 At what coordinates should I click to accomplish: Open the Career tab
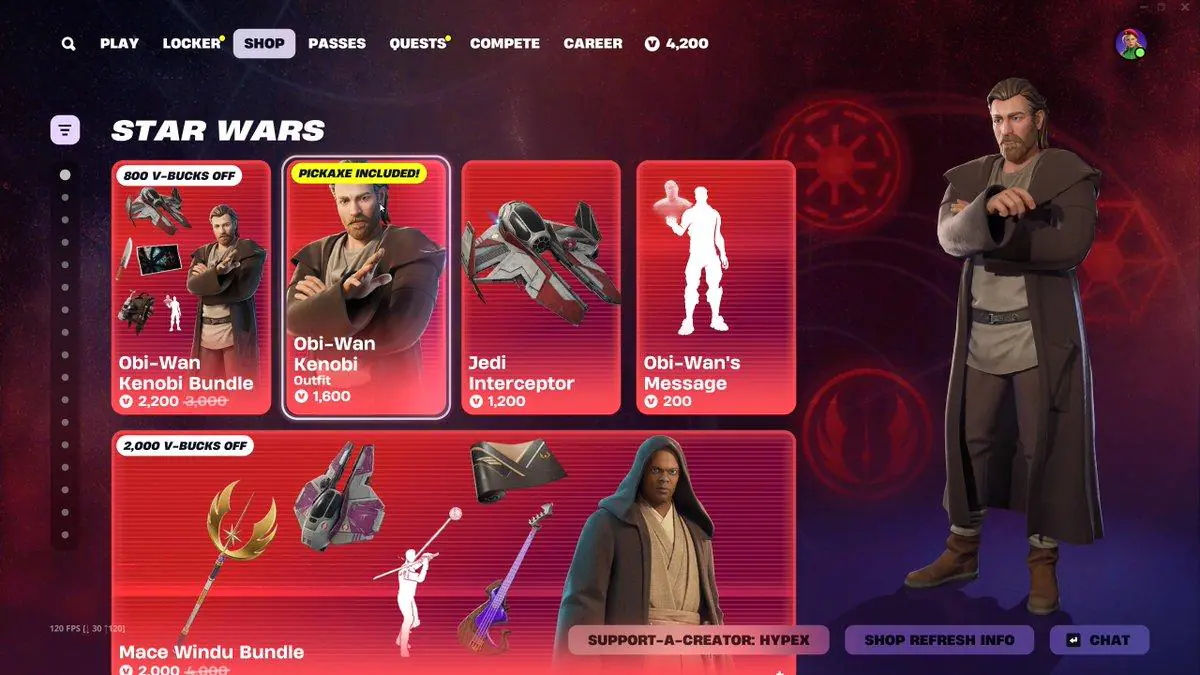(593, 44)
